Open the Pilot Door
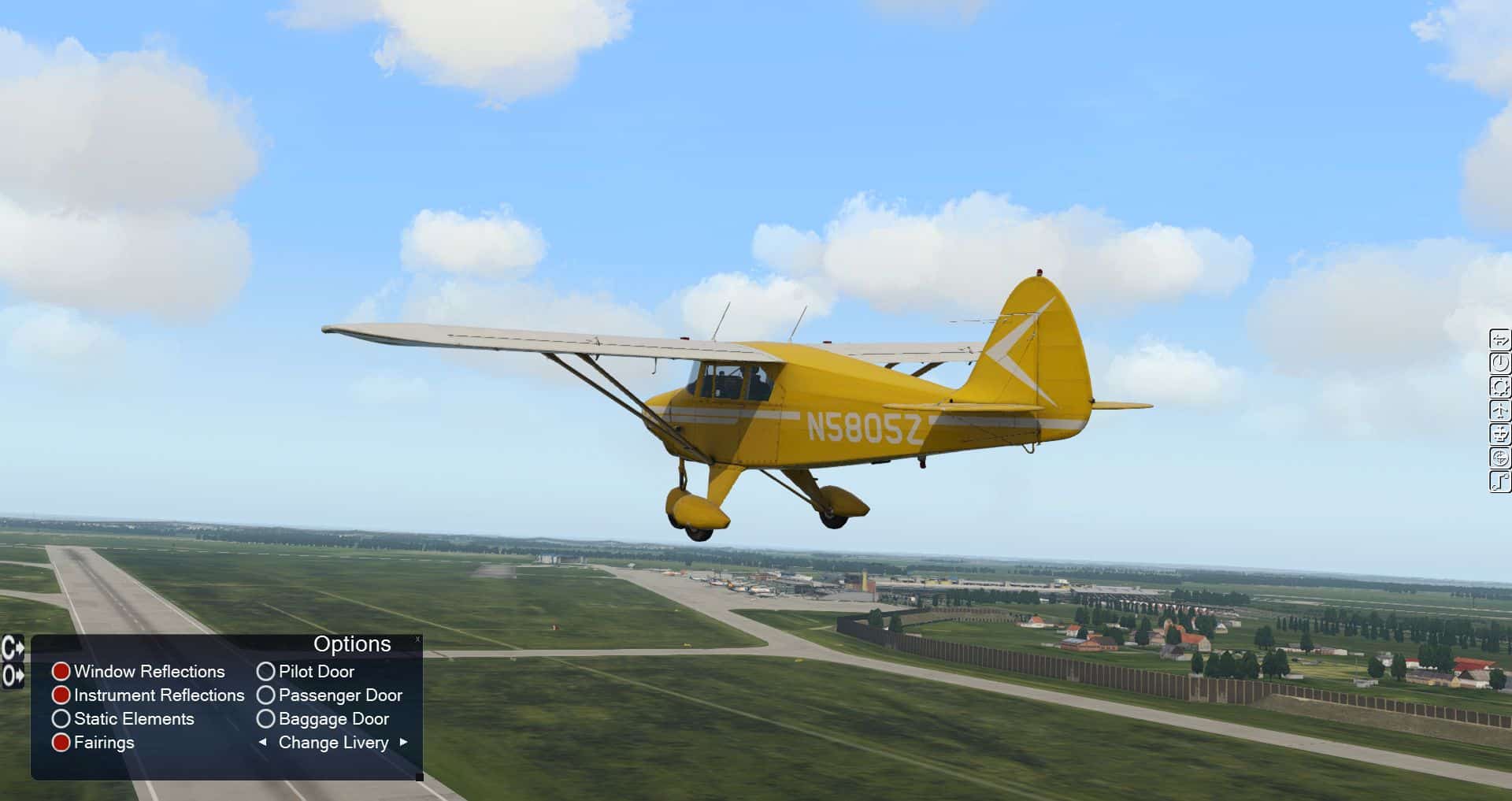The height and width of the screenshot is (801, 1512). (x=266, y=672)
